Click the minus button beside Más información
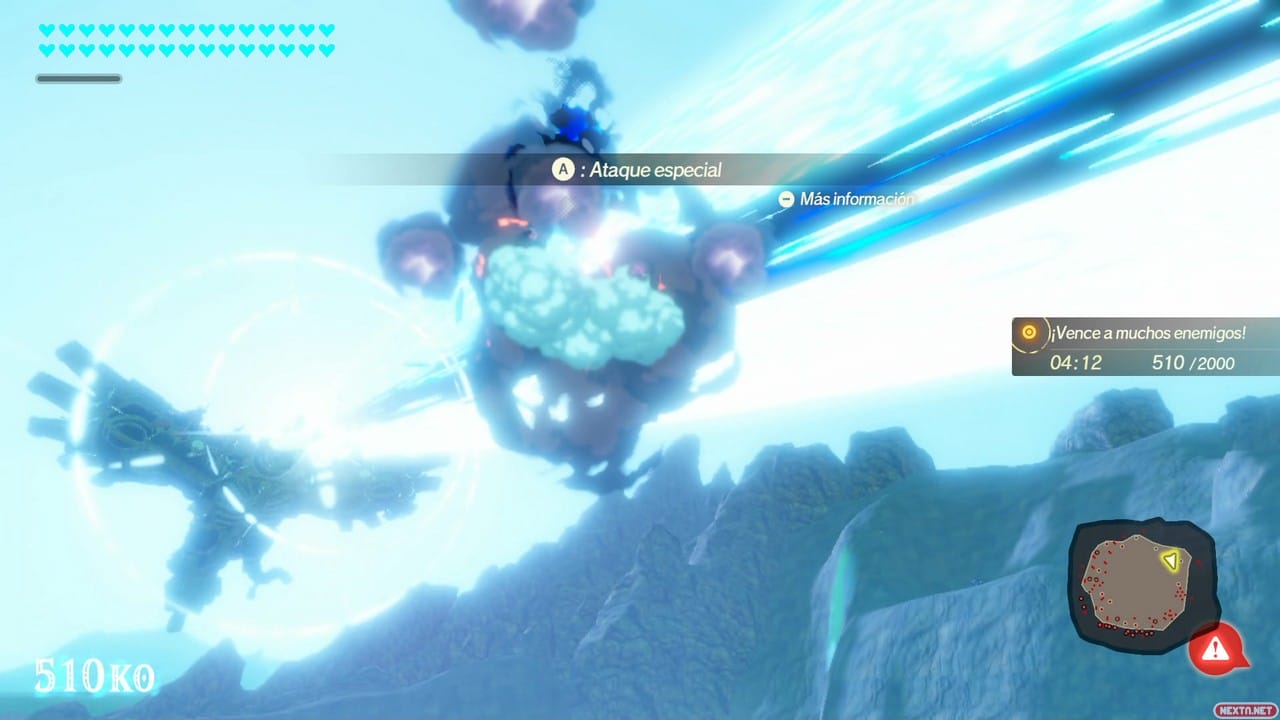Screen dimensions: 1280x720 (787, 199)
